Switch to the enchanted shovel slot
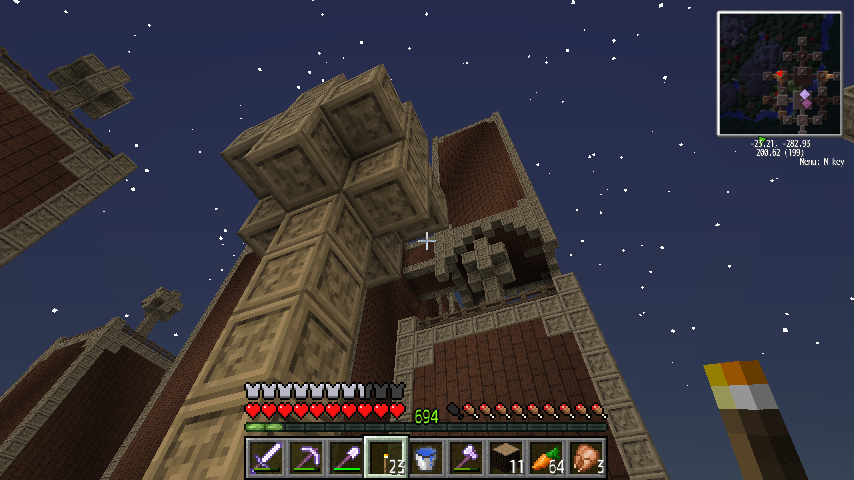Screen dimensions: 854x480 point(347,458)
